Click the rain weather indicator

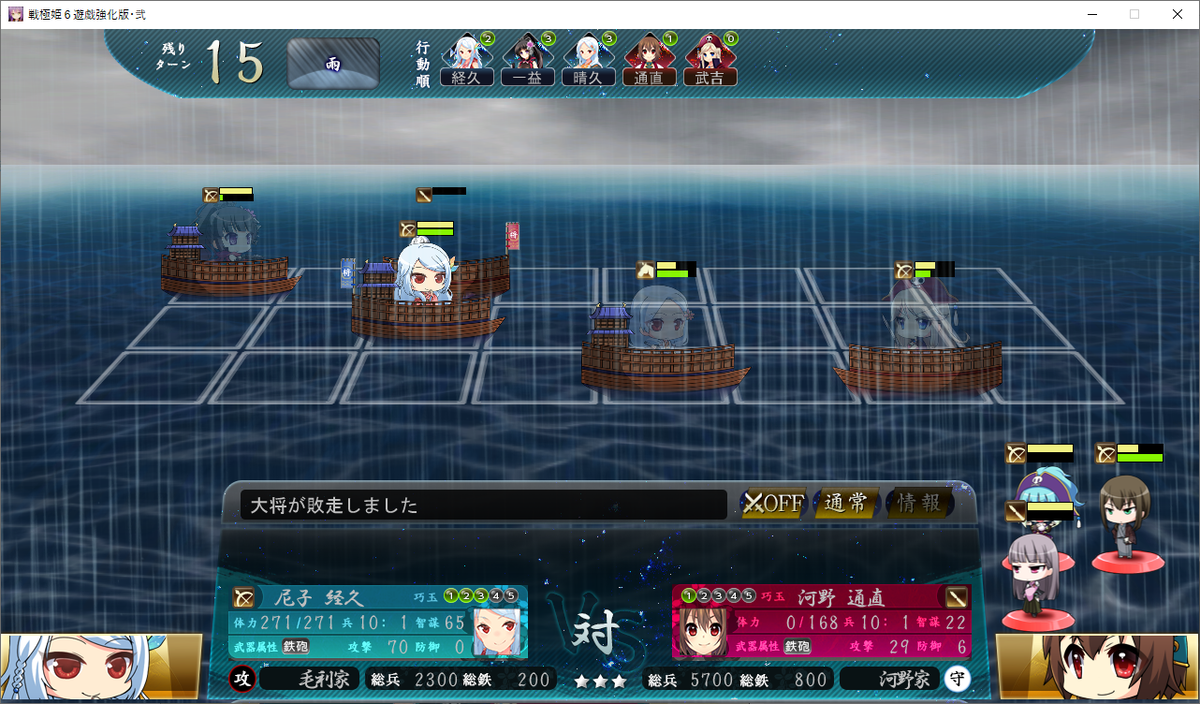tap(333, 64)
